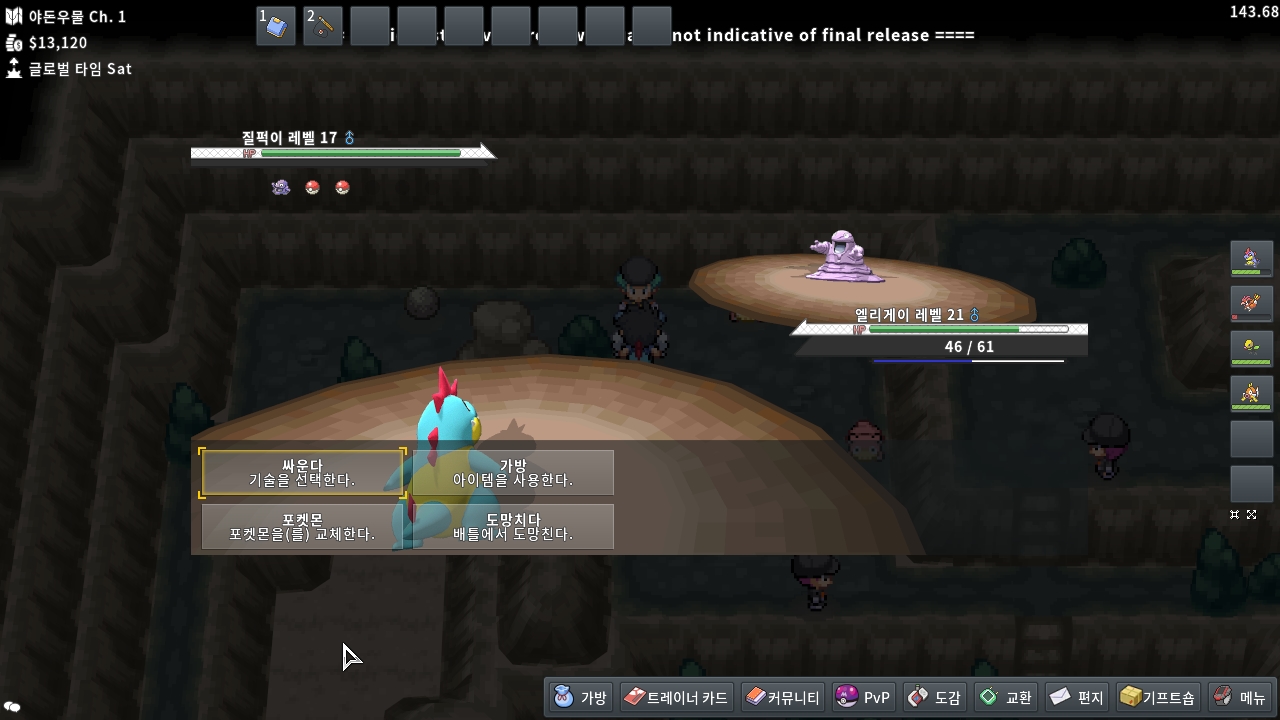Open the 포켓몬 switch option
Image resolution: width=1280 pixels, height=720 pixels.
(x=302, y=527)
